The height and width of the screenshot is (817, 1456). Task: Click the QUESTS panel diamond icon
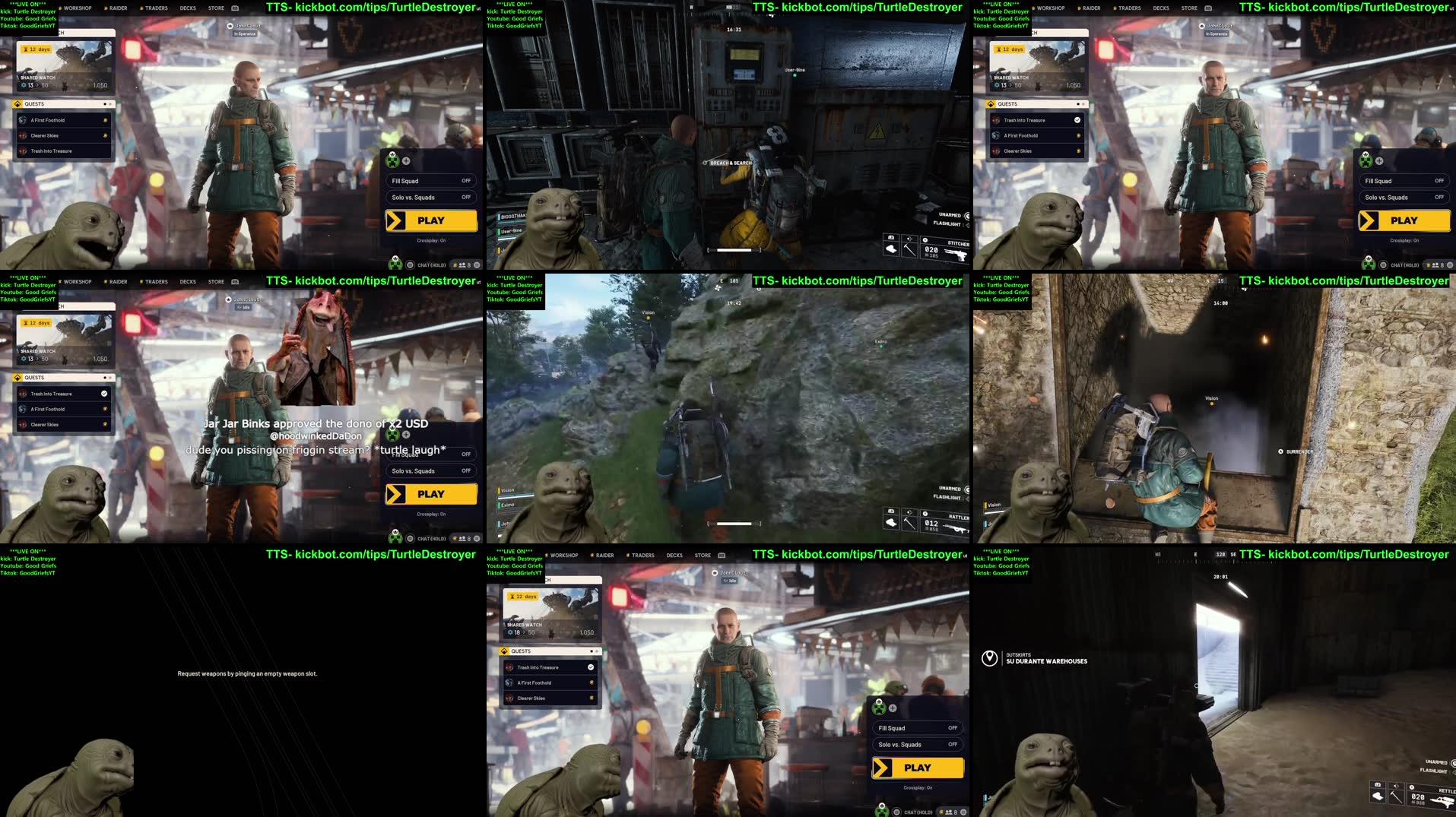pos(17,104)
